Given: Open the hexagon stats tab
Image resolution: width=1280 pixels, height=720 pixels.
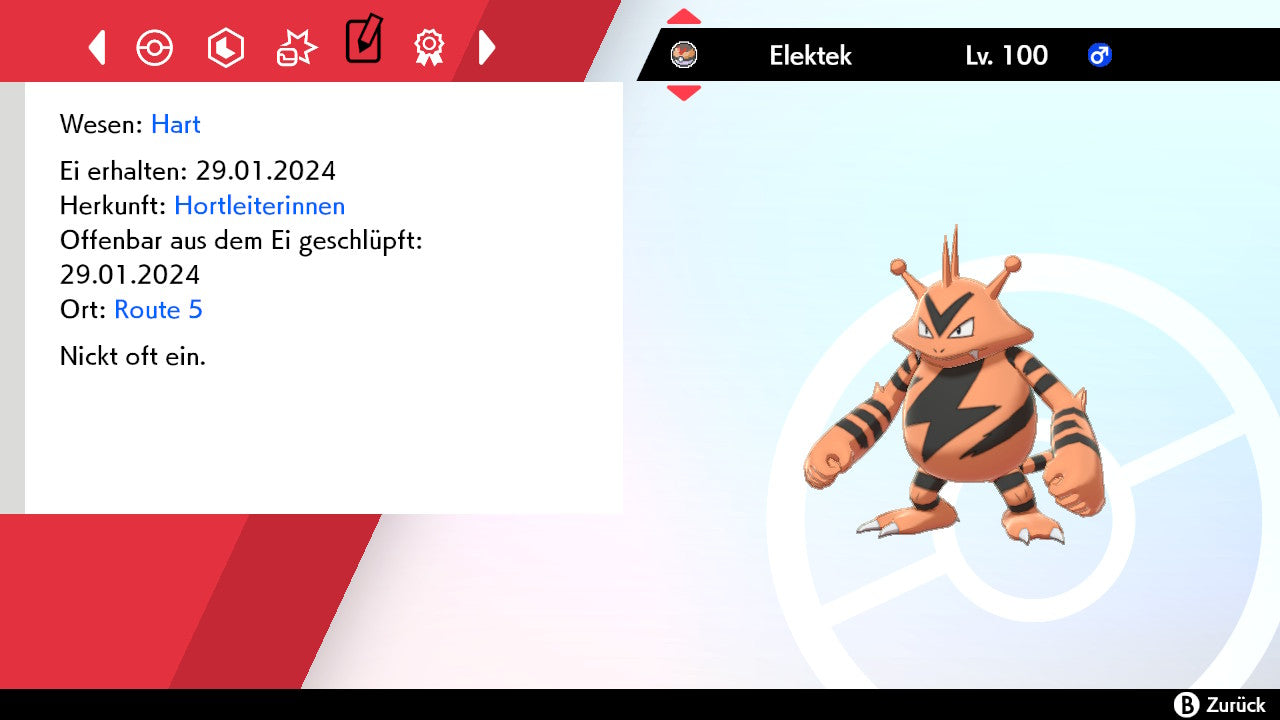Looking at the screenshot, I should (x=225, y=47).
